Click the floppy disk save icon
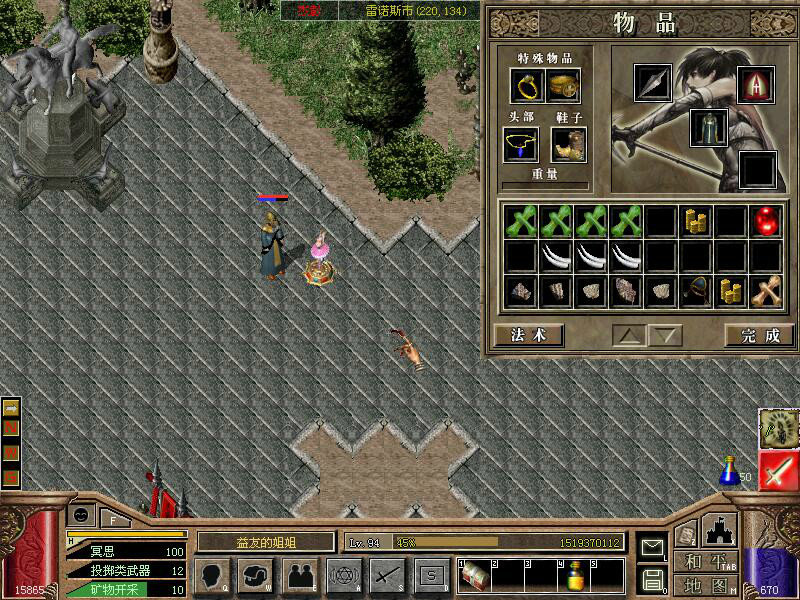The width and height of the screenshot is (800, 600). (652, 578)
